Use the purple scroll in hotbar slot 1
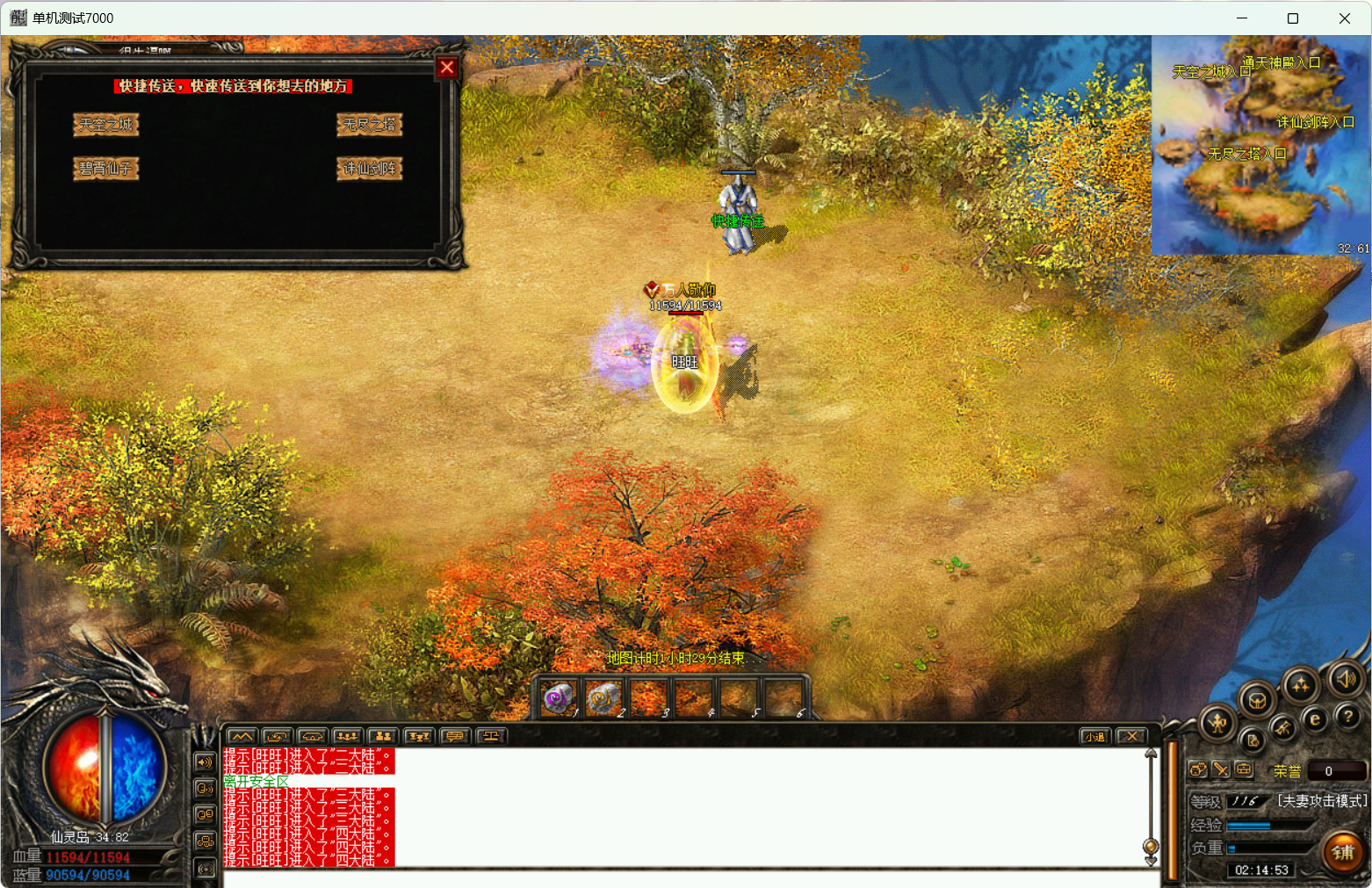1372x888 pixels. pyautogui.click(x=558, y=699)
